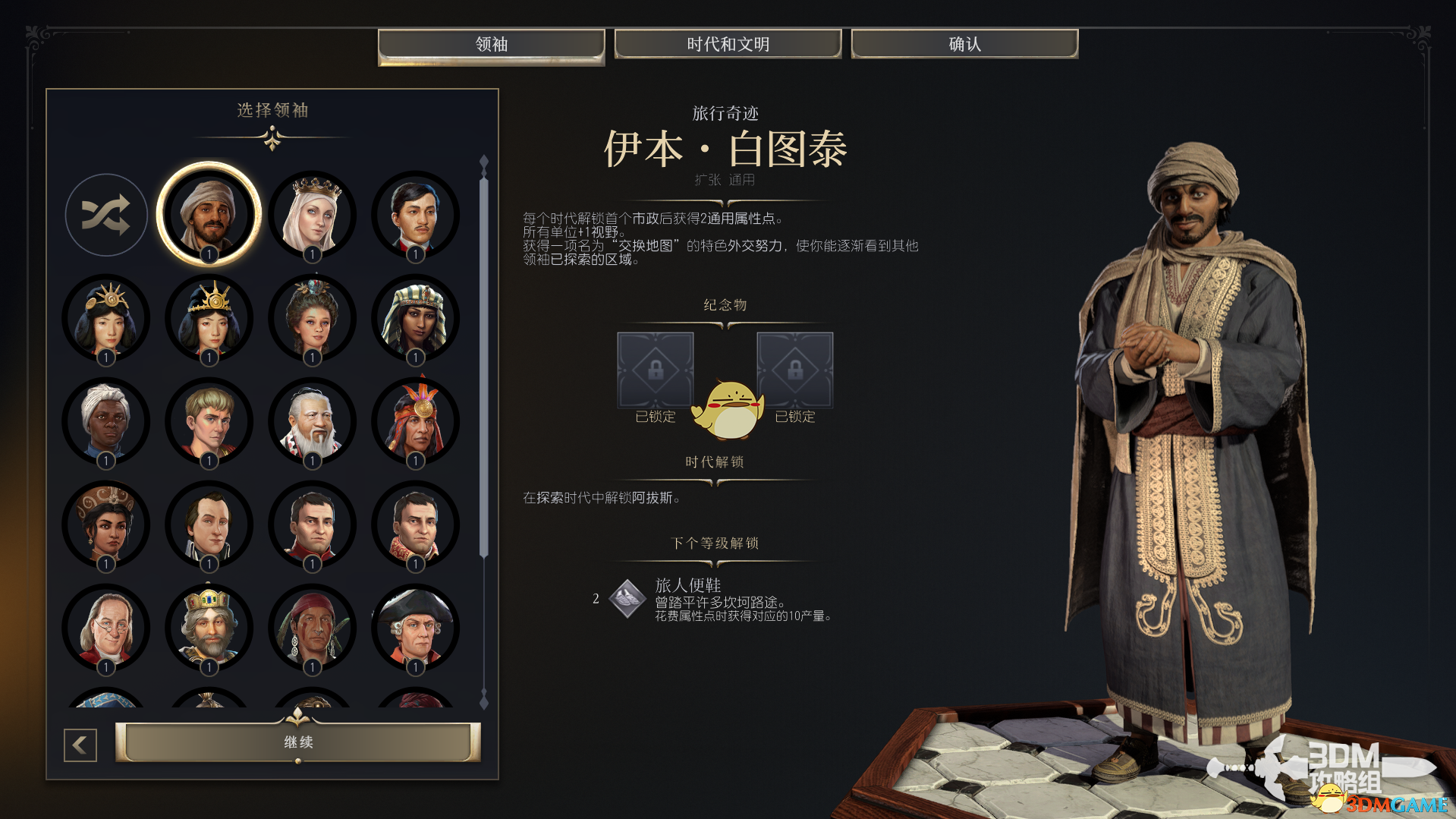This screenshot has width=1456, height=819.
Task: Go back with the left arrow button
Action: pyautogui.click(x=80, y=745)
